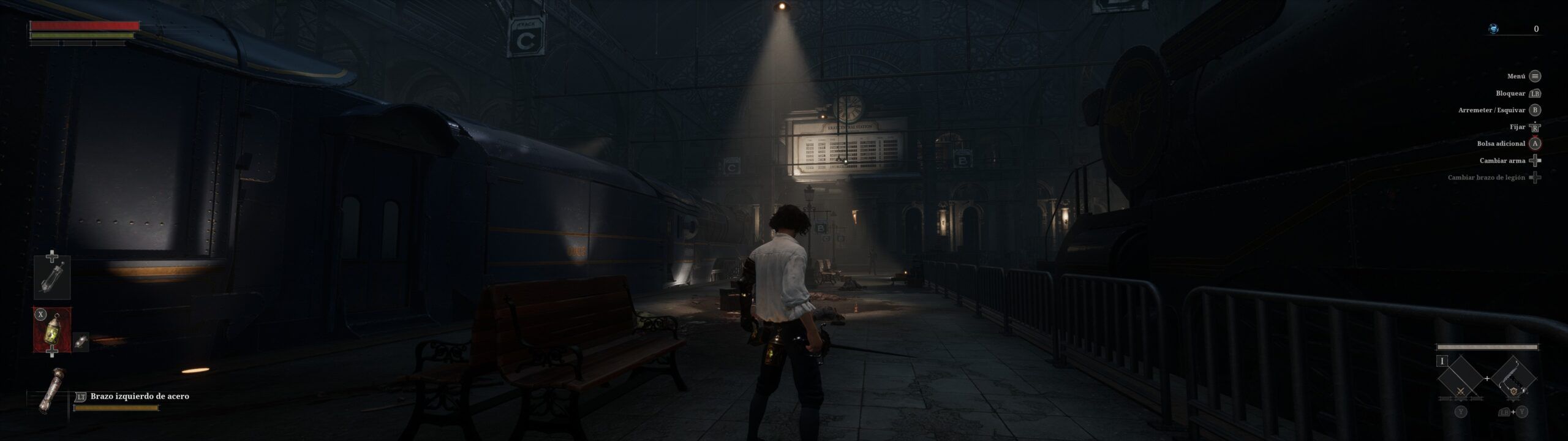The width and height of the screenshot is (1568, 441).
Task: Select the upper belt slot with the glass vial
Action: pos(52,277)
